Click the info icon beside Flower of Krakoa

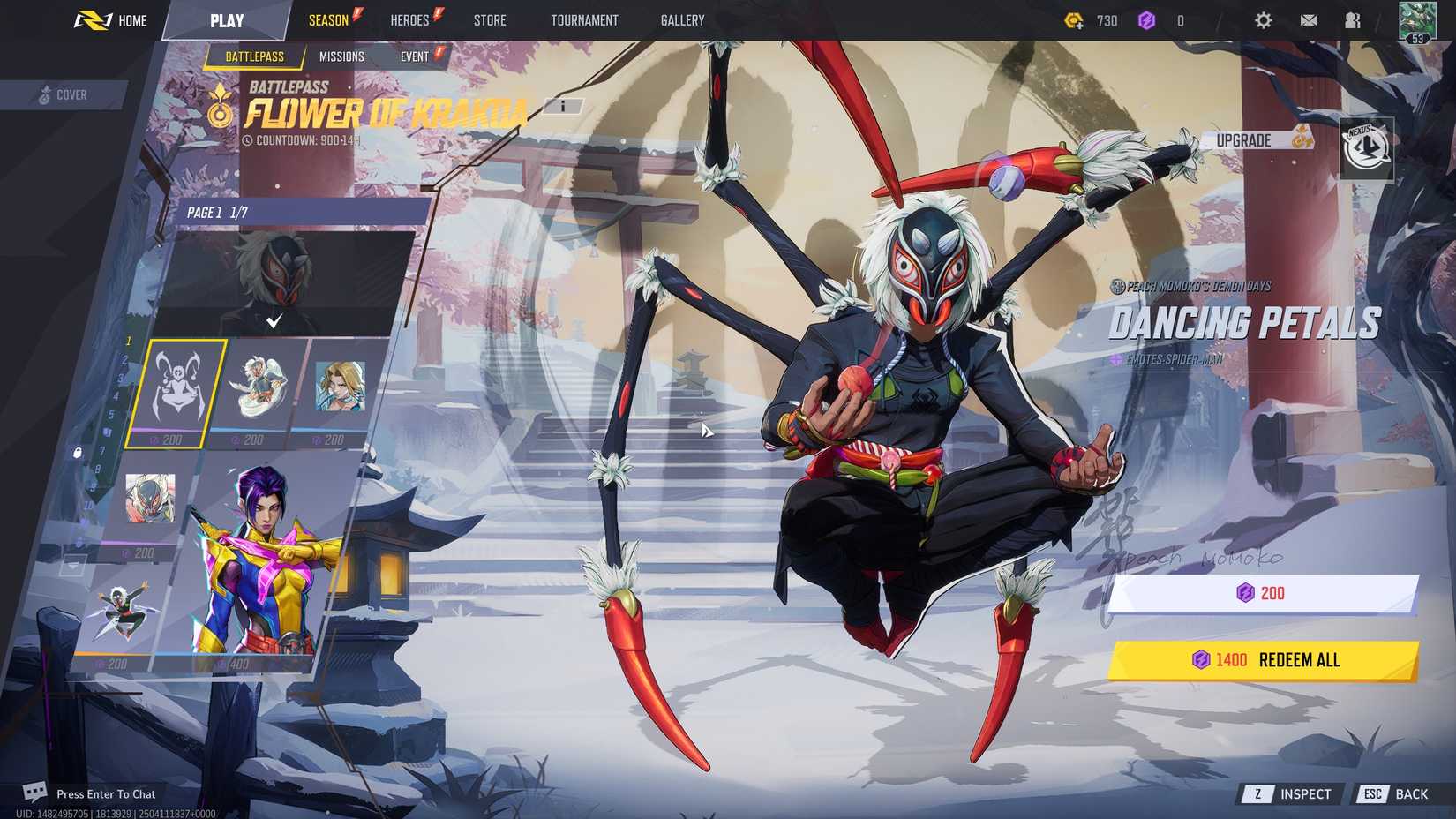click(563, 106)
